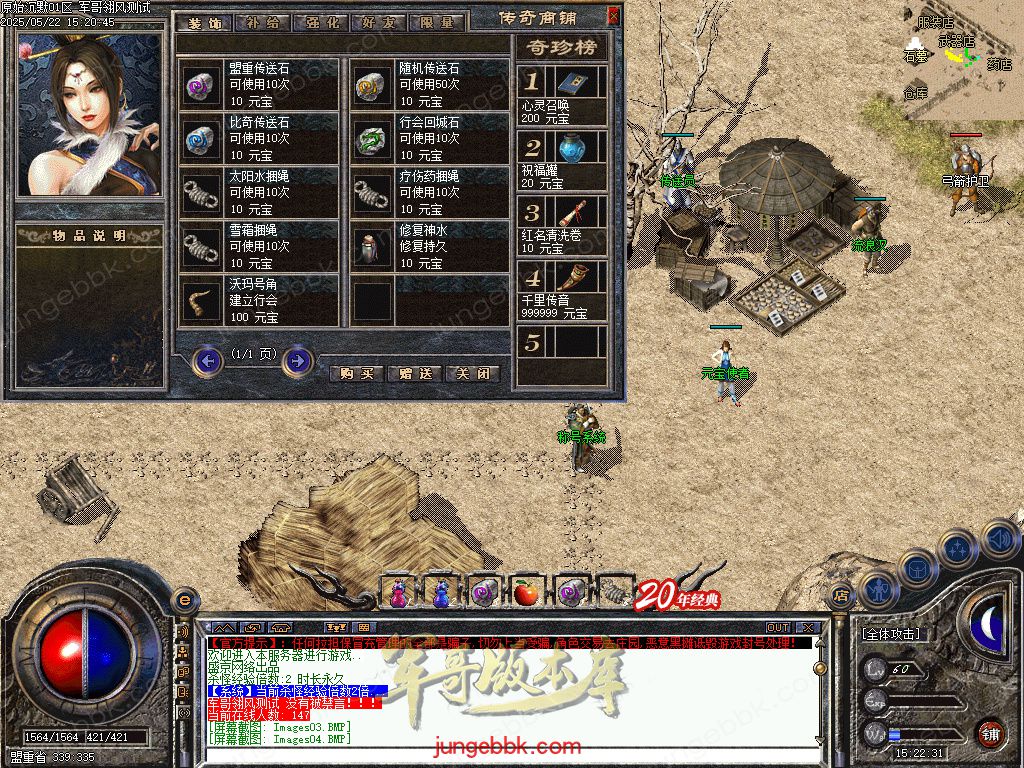Go to the next shop page arrow
This screenshot has height=768, width=1024.
(297, 361)
